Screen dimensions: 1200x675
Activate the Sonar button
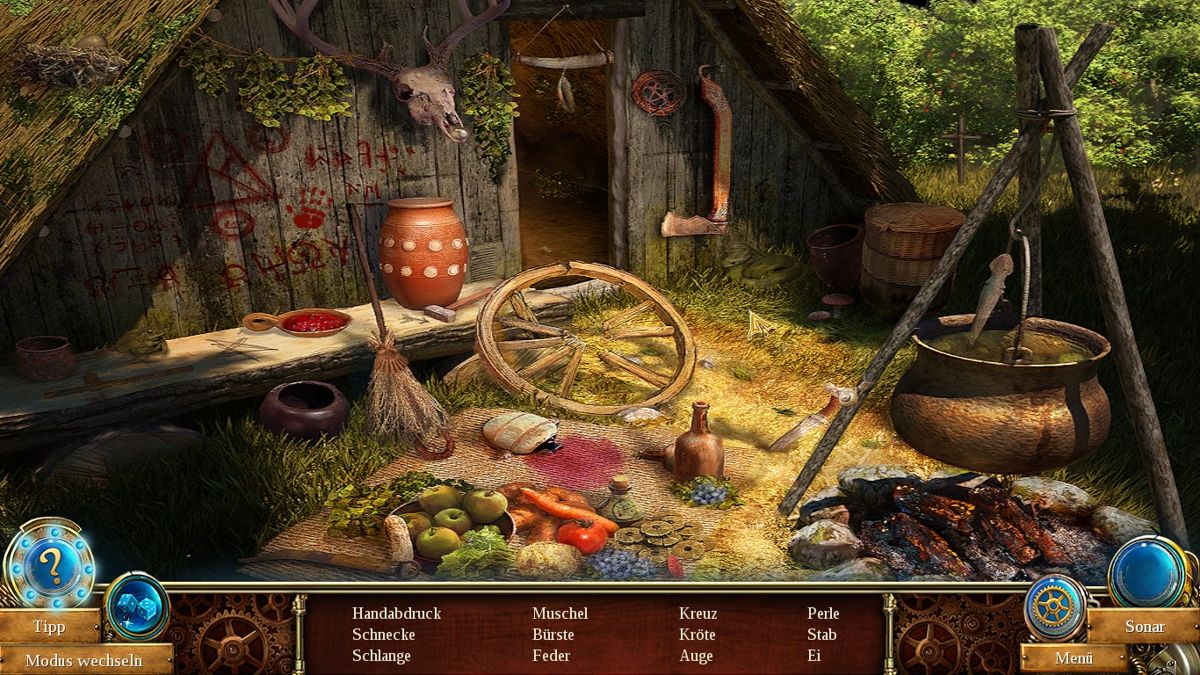(1144, 626)
